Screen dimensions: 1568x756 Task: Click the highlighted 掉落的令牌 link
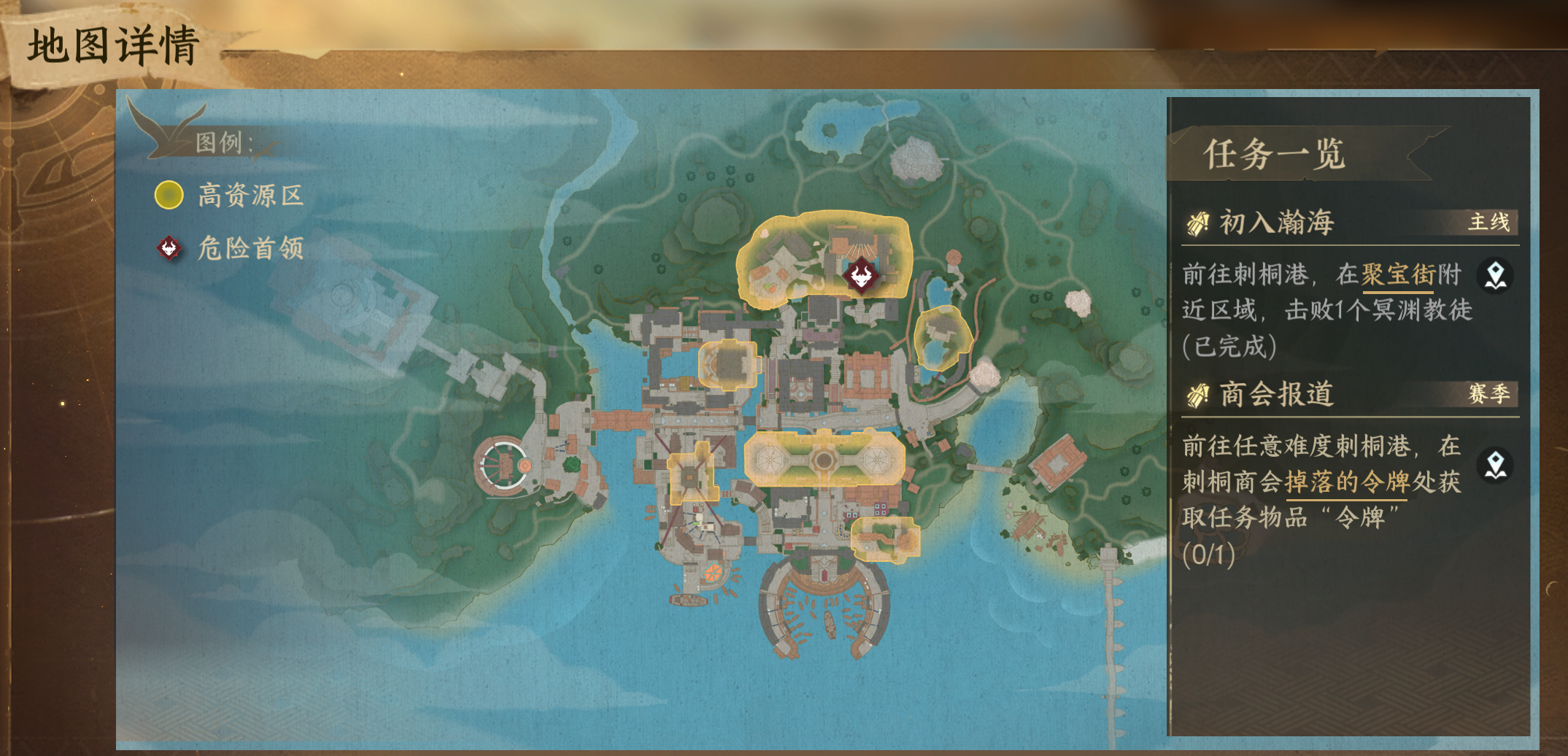(x=1346, y=482)
